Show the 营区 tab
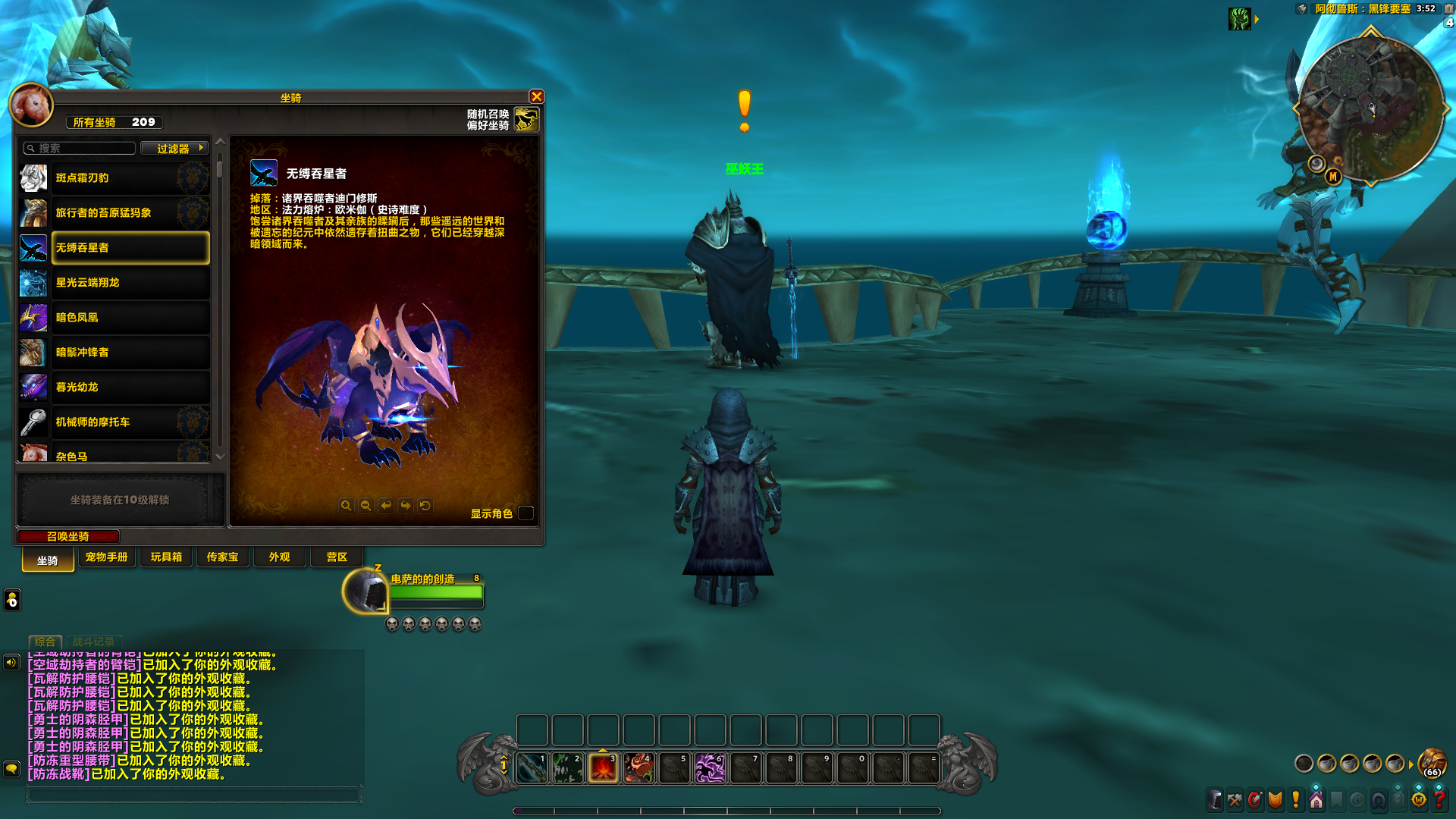This screenshot has width=1456, height=819. point(337,557)
